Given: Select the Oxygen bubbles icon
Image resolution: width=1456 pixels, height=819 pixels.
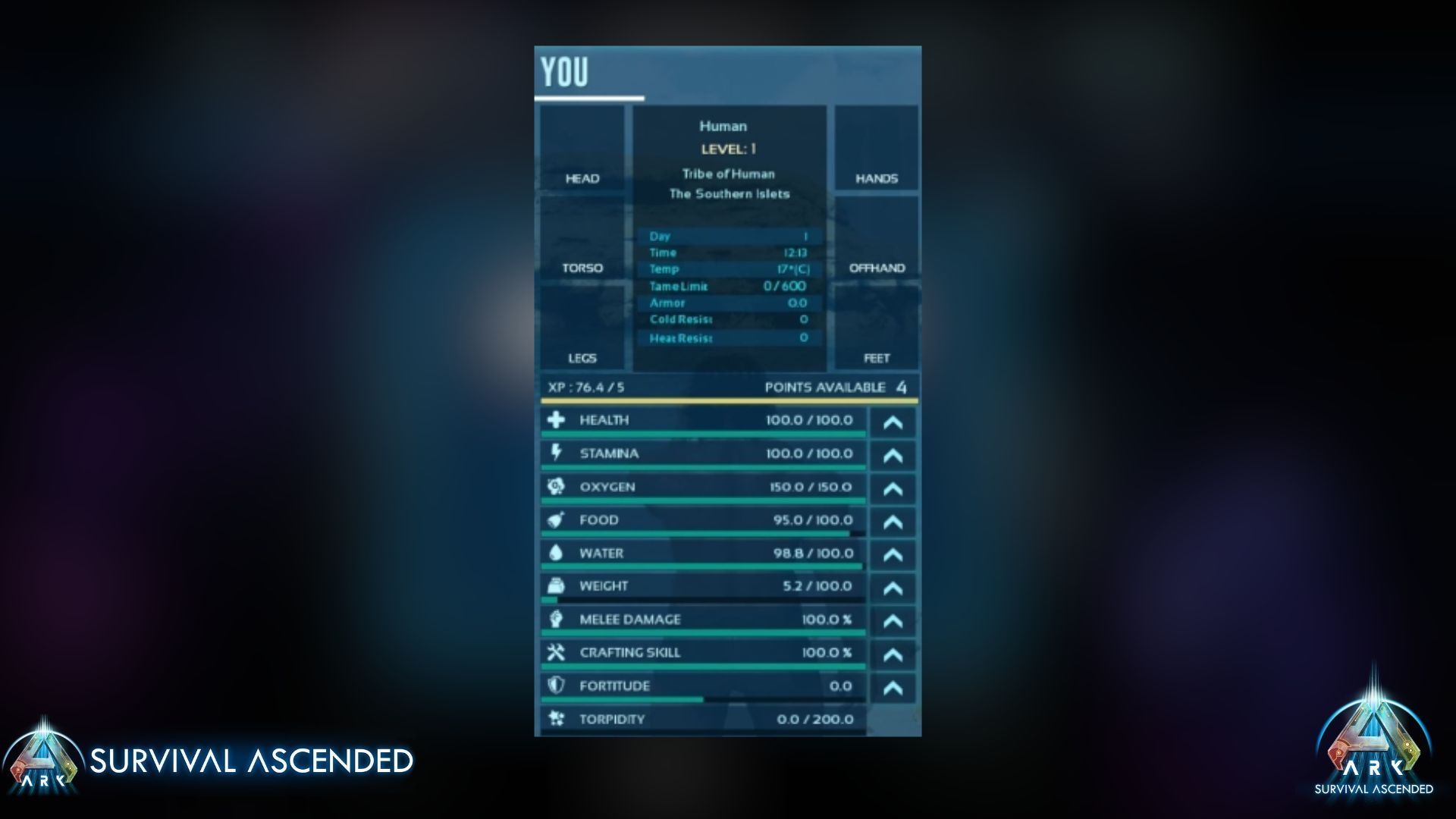Looking at the screenshot, I should [557, 486].
